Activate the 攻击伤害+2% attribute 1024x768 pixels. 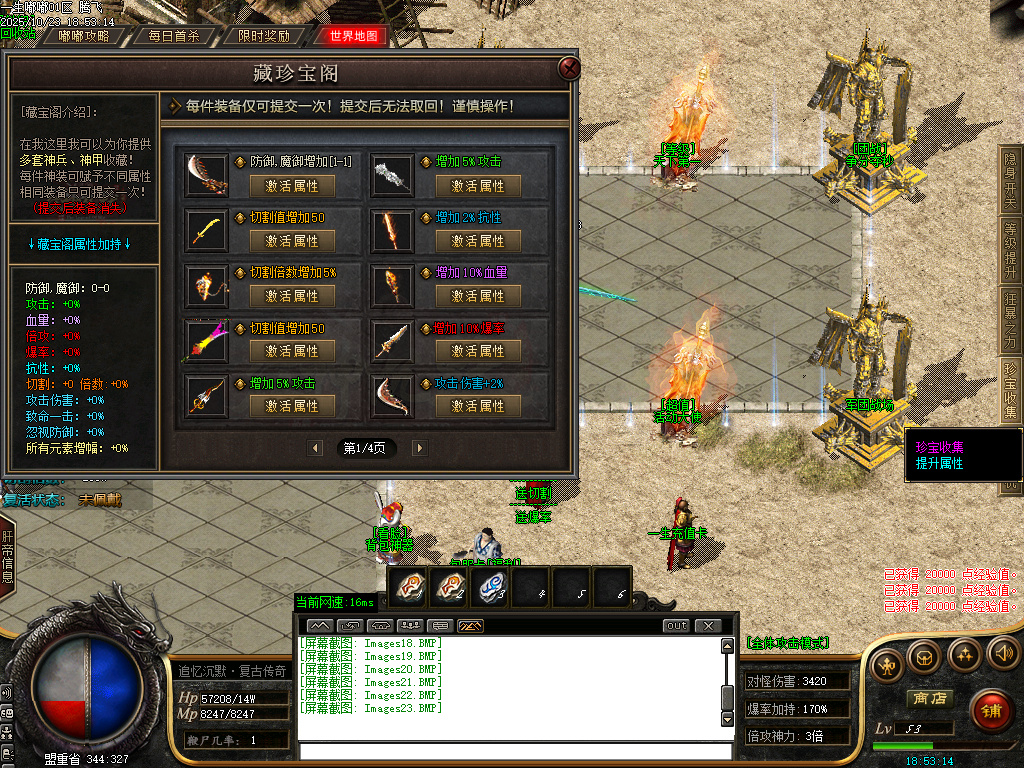[x=478, y=406]
